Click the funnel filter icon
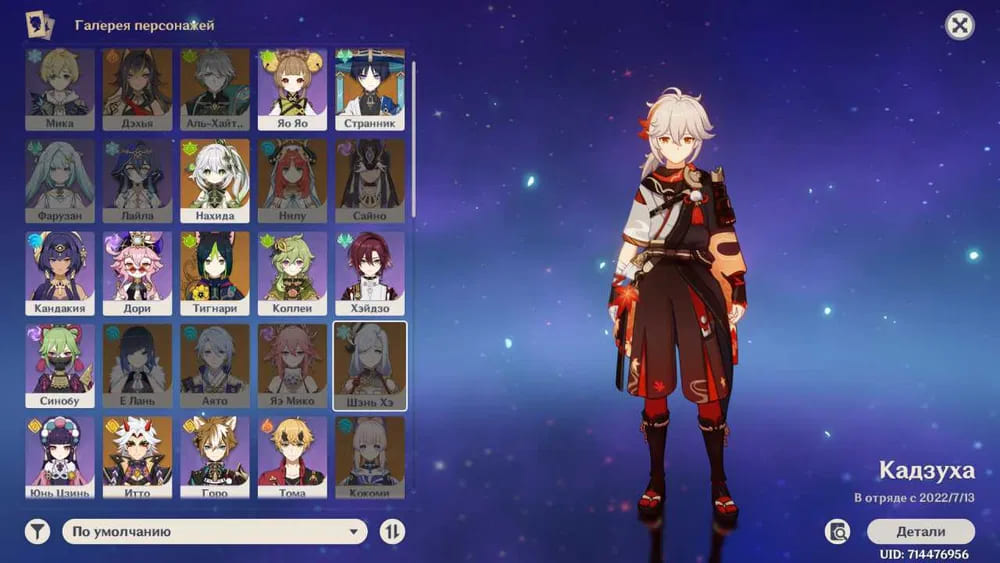Image resolution: width=1000 pixels, height=563 pixels. 37,532
